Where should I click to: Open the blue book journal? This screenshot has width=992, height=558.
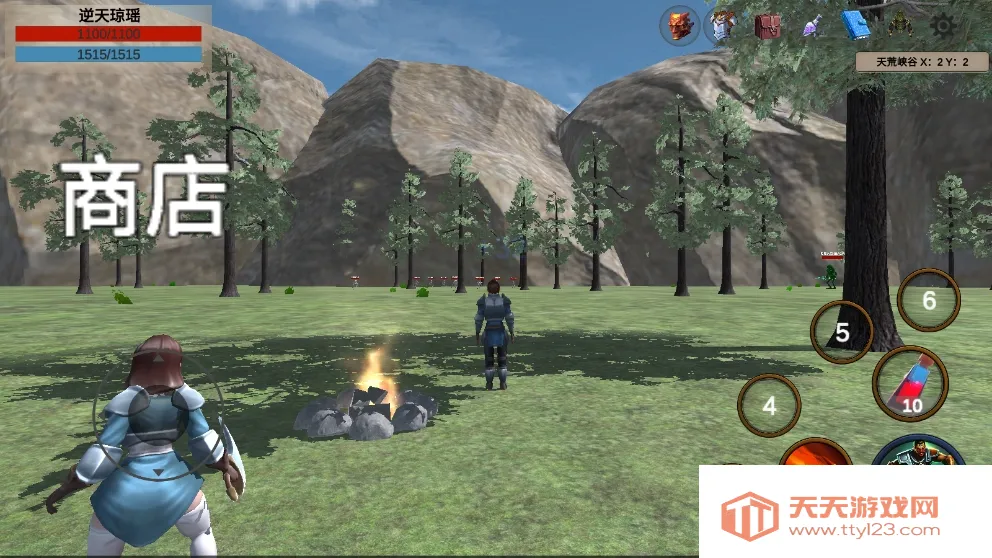coord(855,26)
